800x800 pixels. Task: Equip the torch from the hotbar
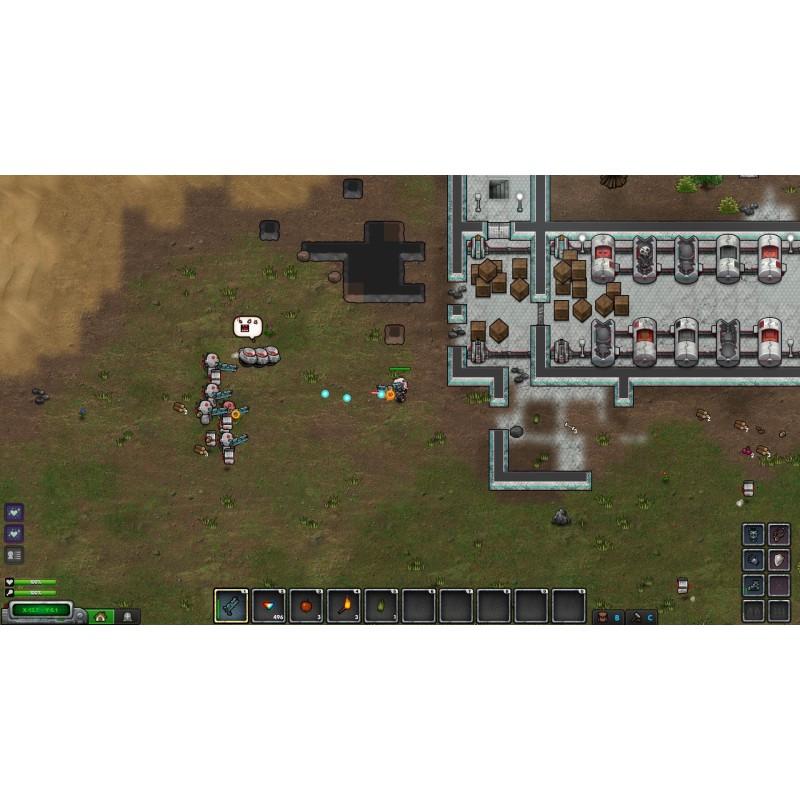tap(344, 606)
